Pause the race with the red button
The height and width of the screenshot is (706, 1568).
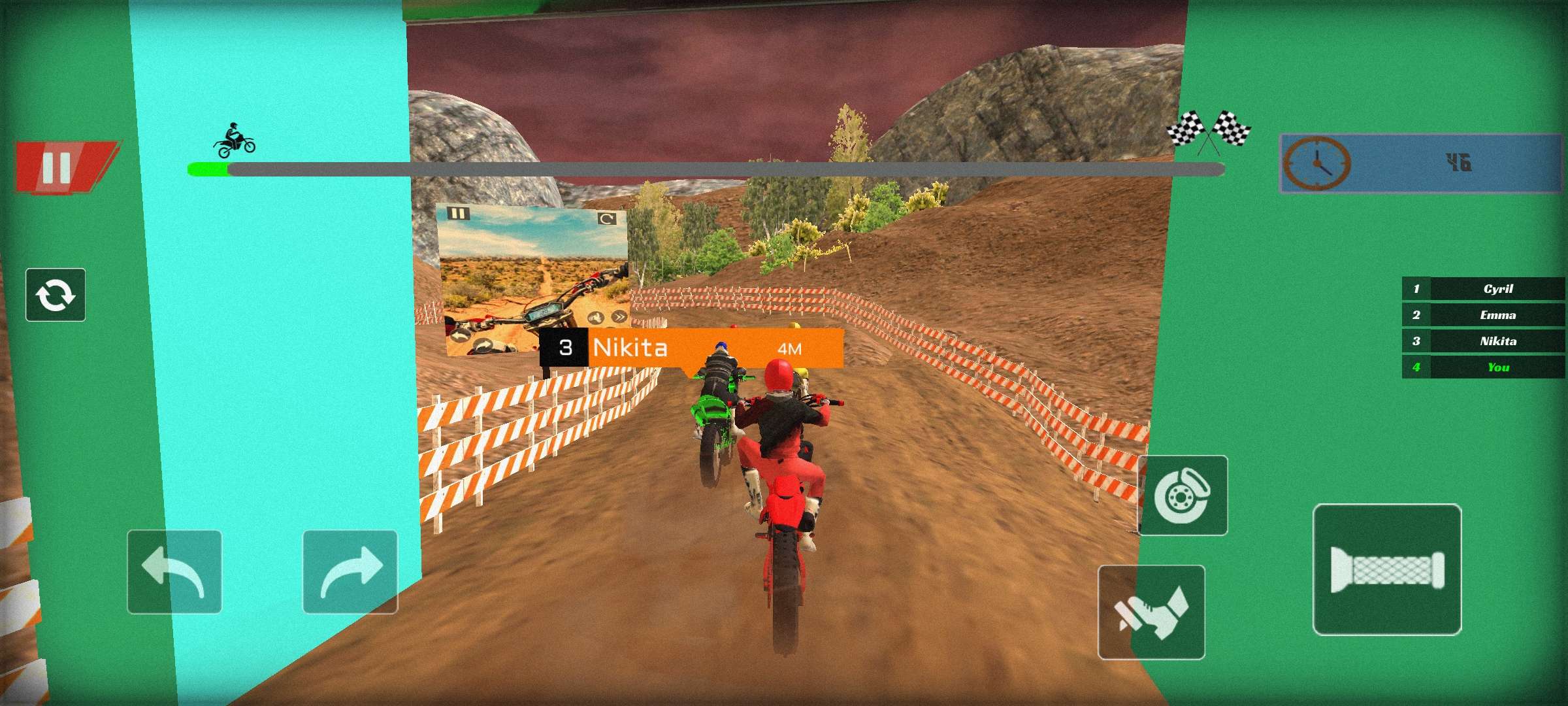click(x=62, y=167)
